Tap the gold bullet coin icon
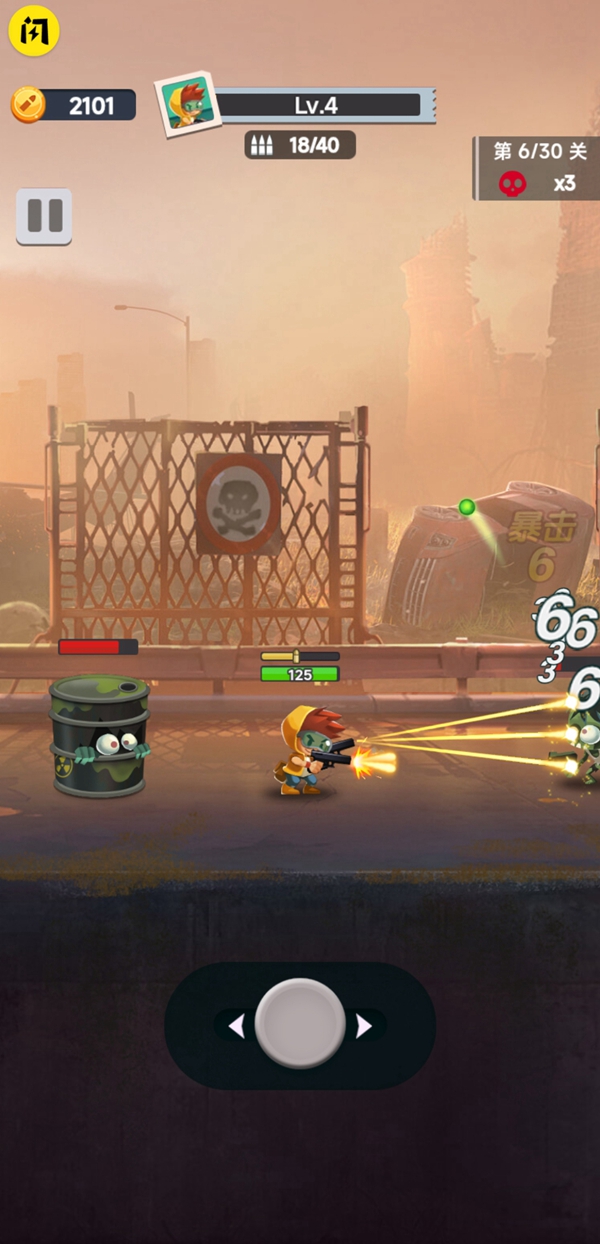This screenshot has height=1244, width=600. 29,104
